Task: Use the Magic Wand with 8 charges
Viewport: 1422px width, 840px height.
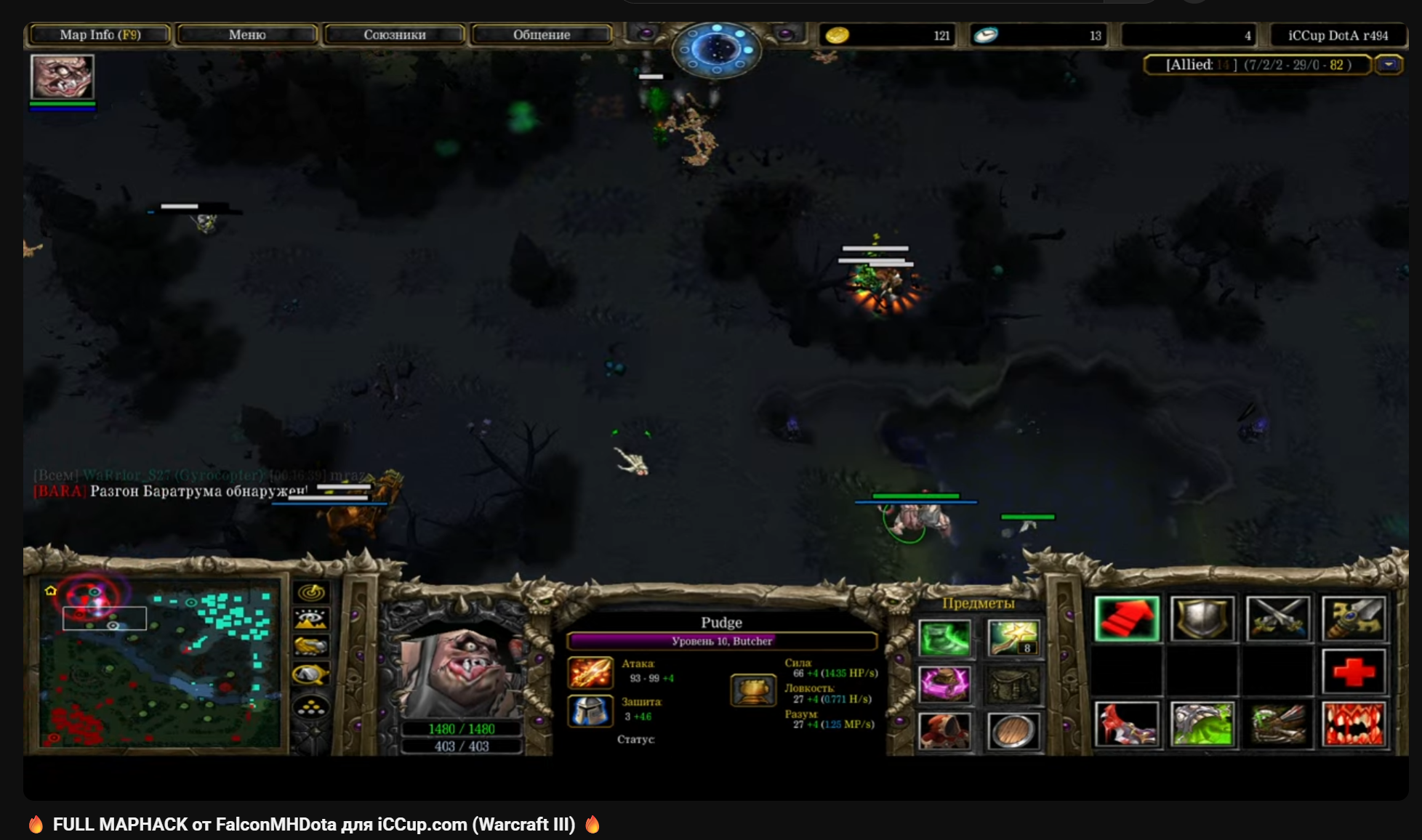Action: click(1013, 638)
